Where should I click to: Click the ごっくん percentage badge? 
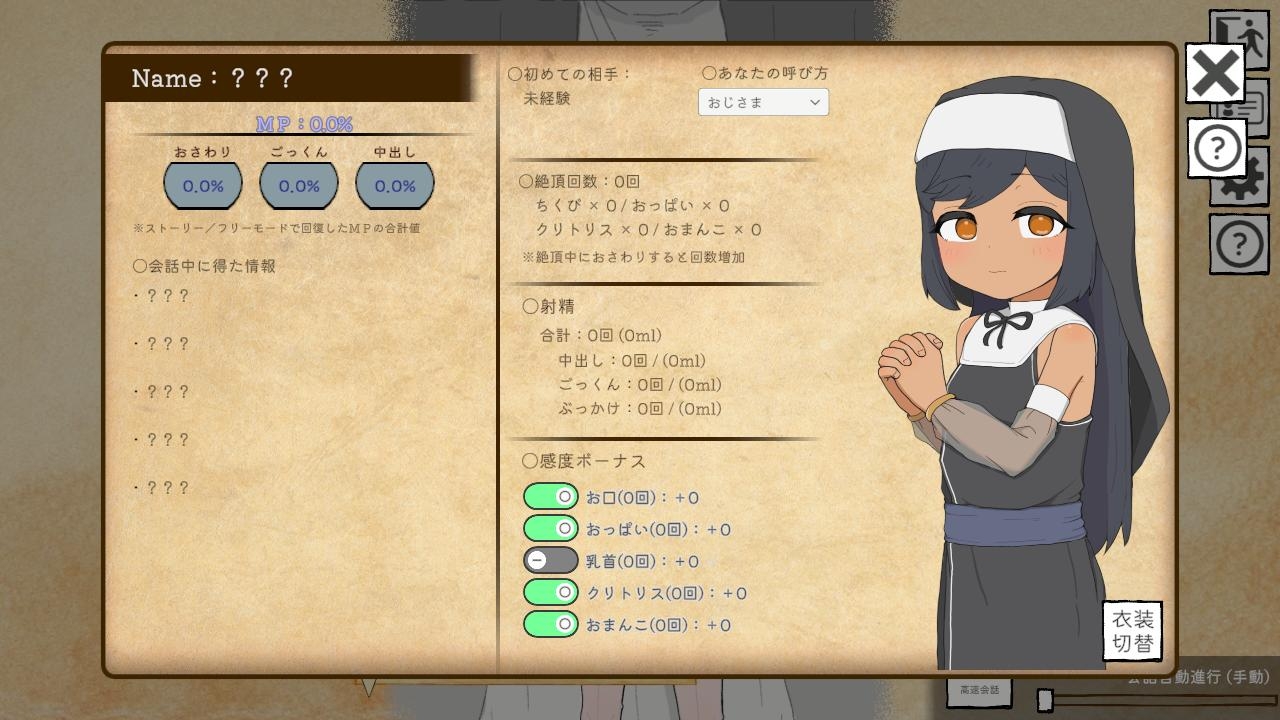[x=297, y=184]
